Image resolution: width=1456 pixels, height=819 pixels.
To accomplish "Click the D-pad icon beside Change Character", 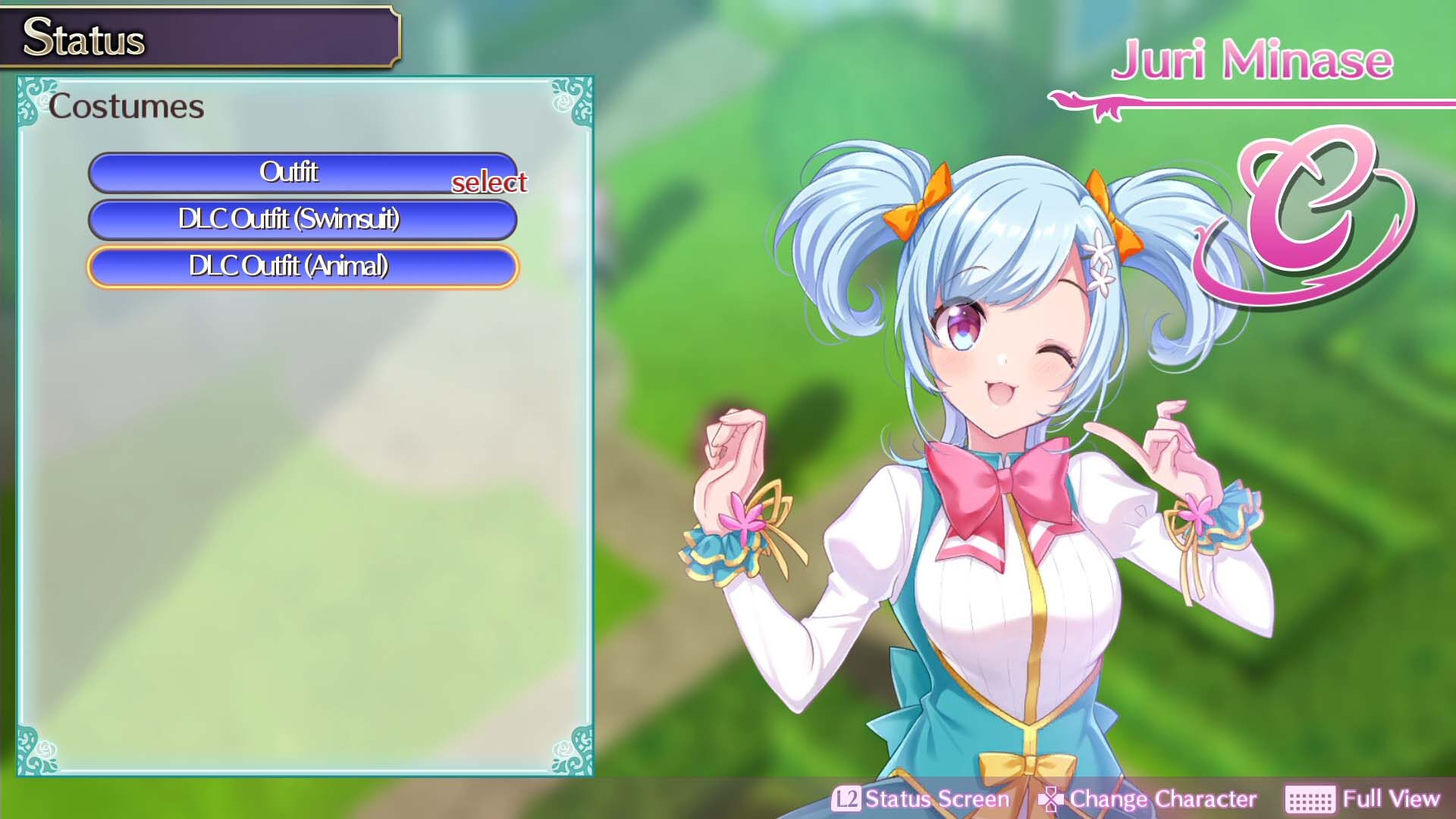I will 1050,799.
